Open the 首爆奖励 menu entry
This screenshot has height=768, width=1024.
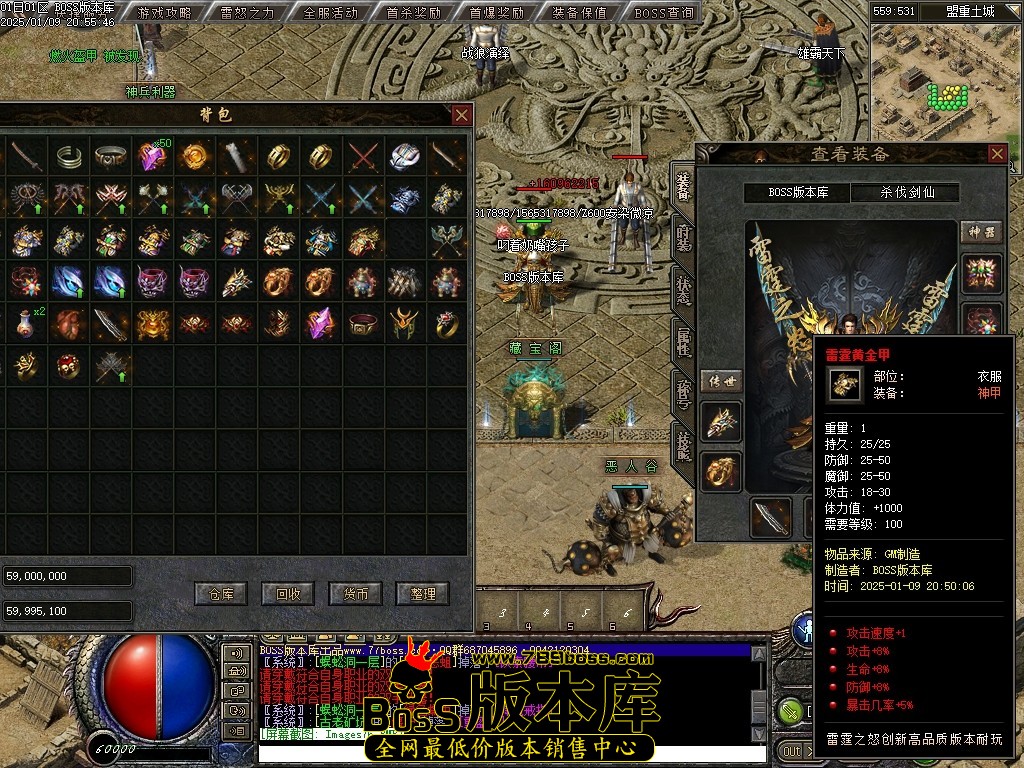(496, 13)
